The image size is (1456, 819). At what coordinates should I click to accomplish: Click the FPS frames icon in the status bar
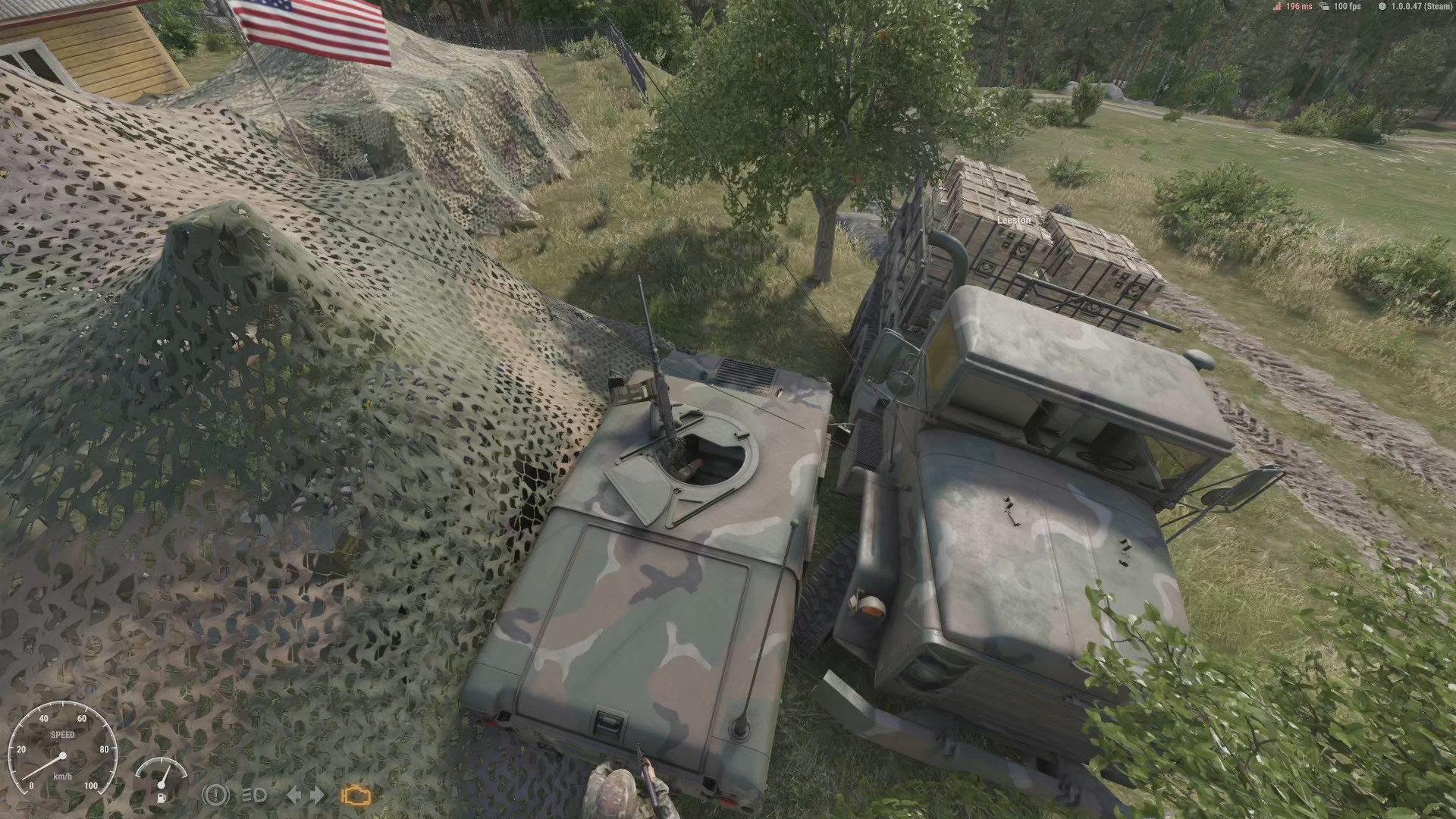tap(1324, 8)
